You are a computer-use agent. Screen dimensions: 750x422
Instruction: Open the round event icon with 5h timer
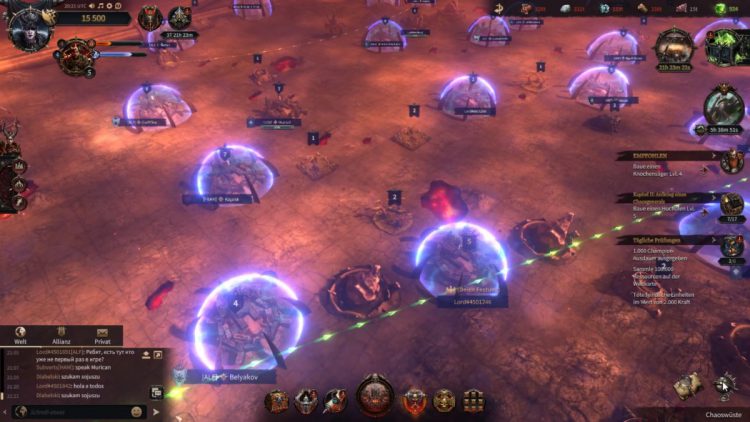722,106
